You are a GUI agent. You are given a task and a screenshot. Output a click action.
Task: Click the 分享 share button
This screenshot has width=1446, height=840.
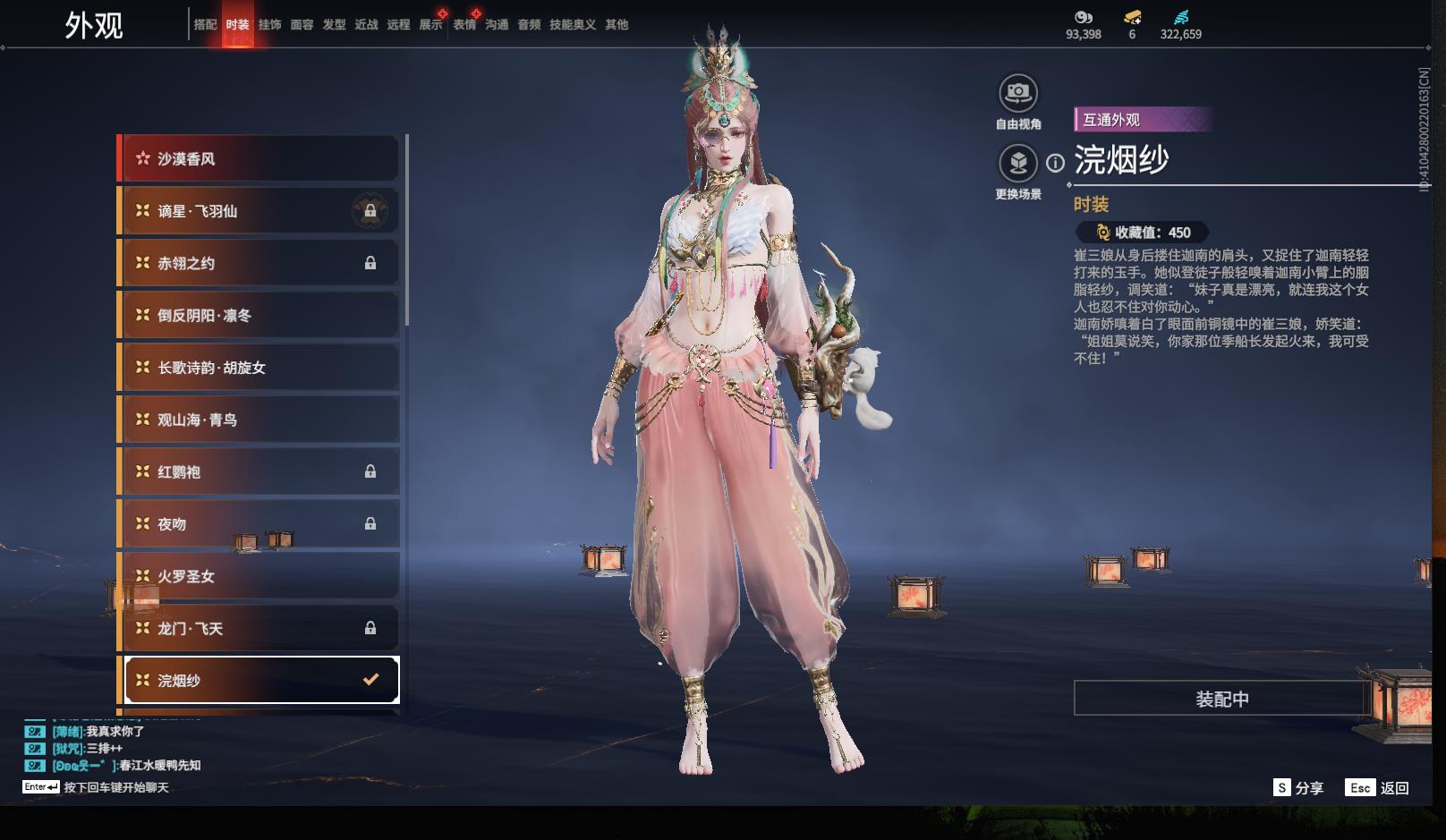tap(1298, 787)
